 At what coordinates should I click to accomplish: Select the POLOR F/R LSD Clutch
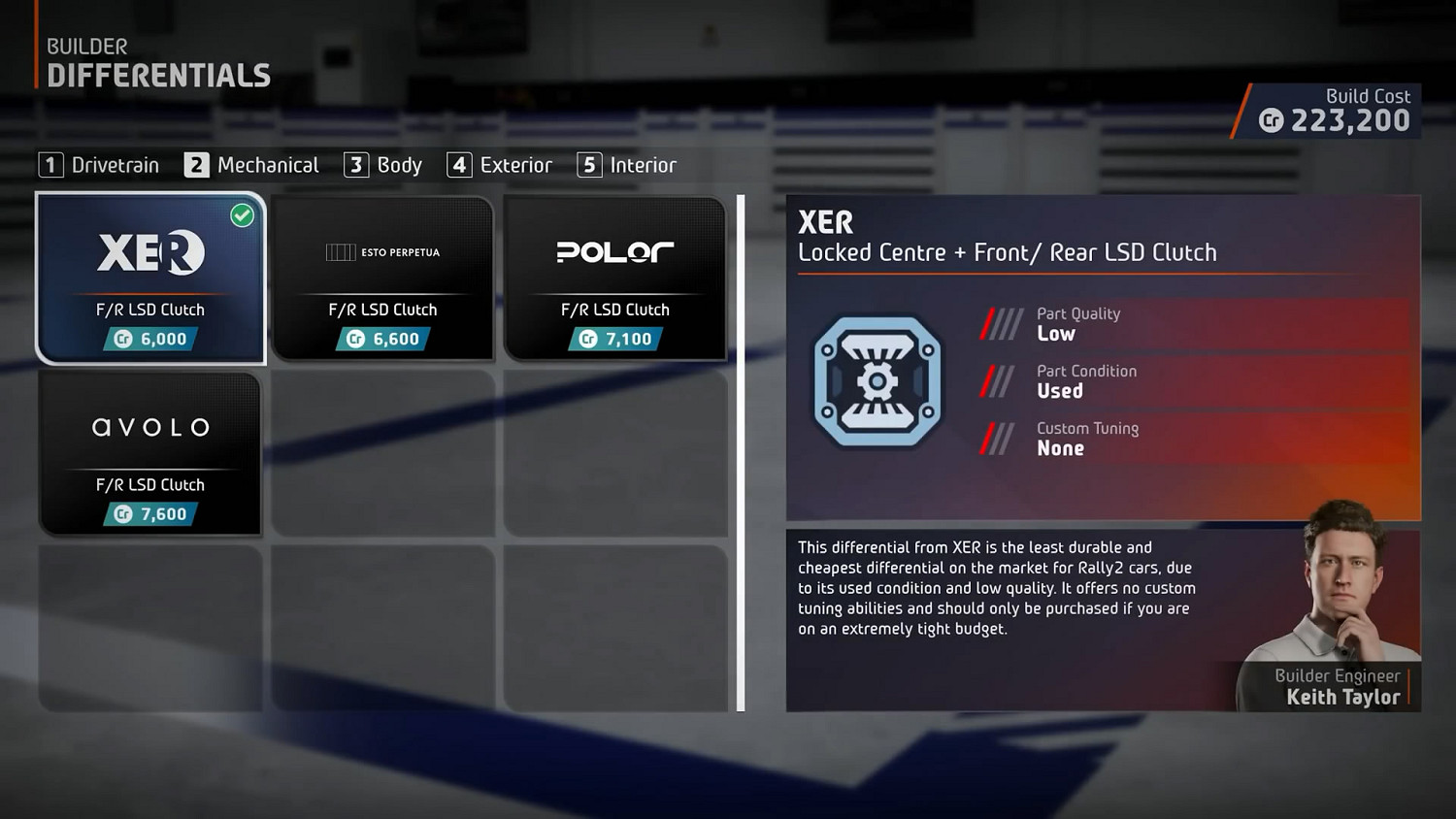click(614, 277)
